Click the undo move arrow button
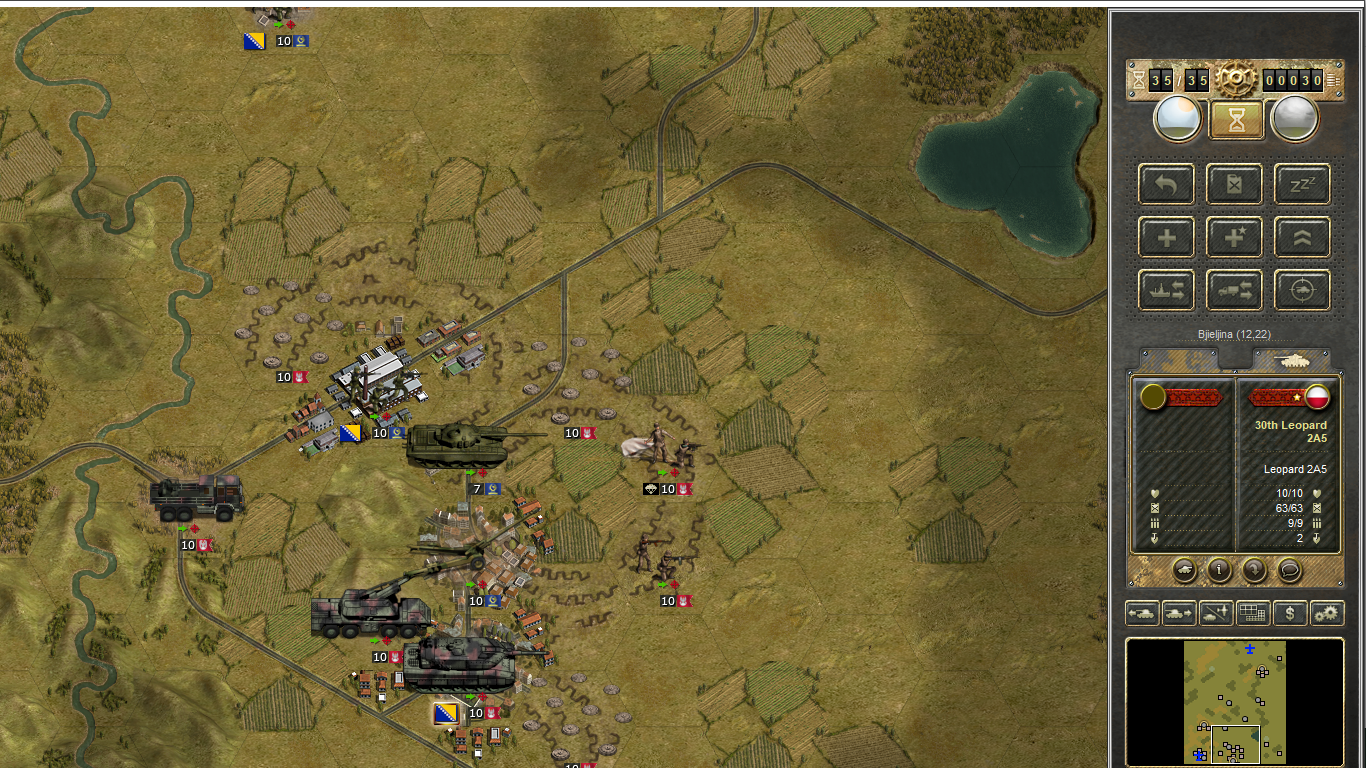The width and height of the screenshot is (1366, 768). coord(1166,184)
